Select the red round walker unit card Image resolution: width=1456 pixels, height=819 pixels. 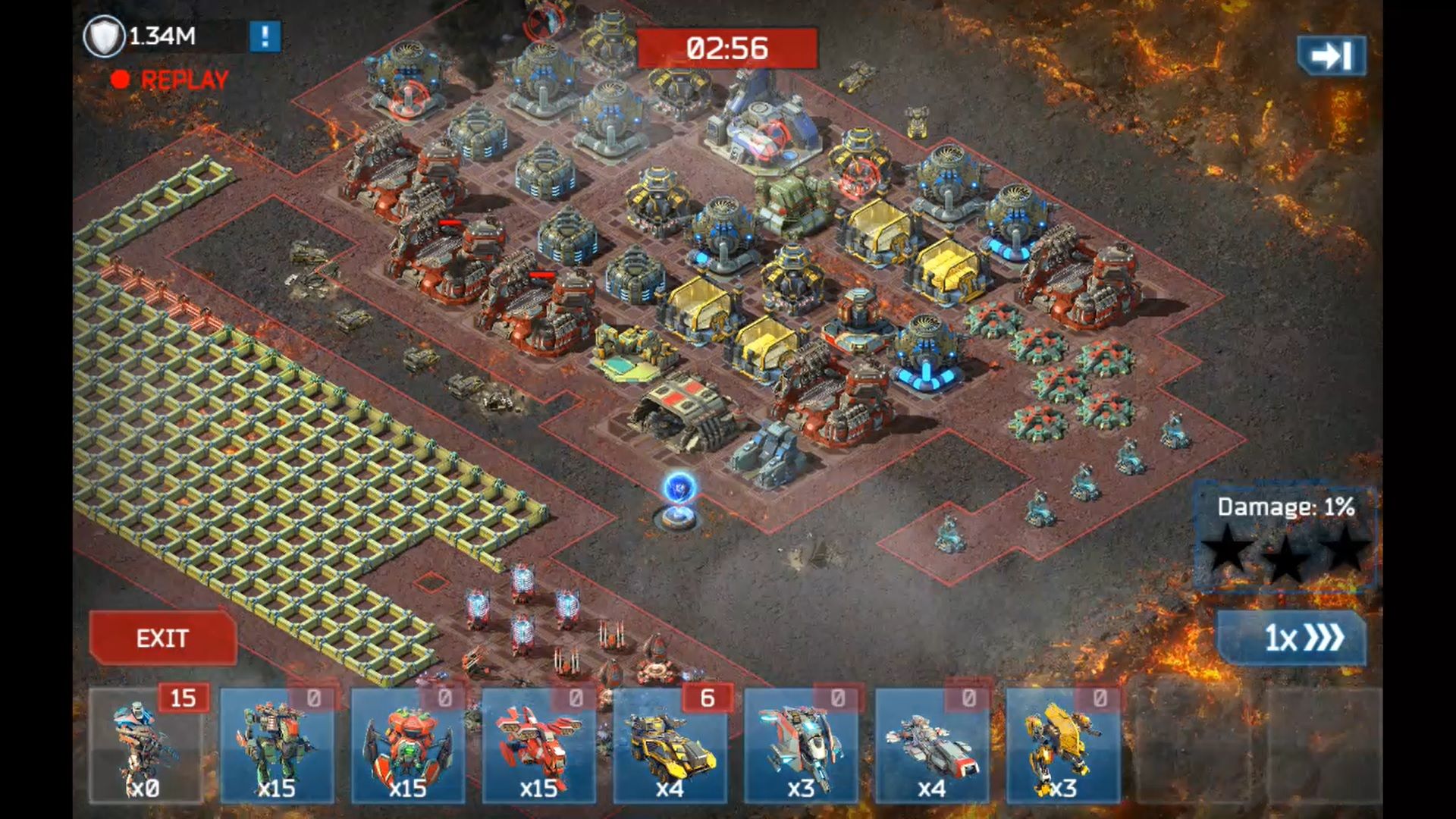pyautogui.click(x=408, y=745)
